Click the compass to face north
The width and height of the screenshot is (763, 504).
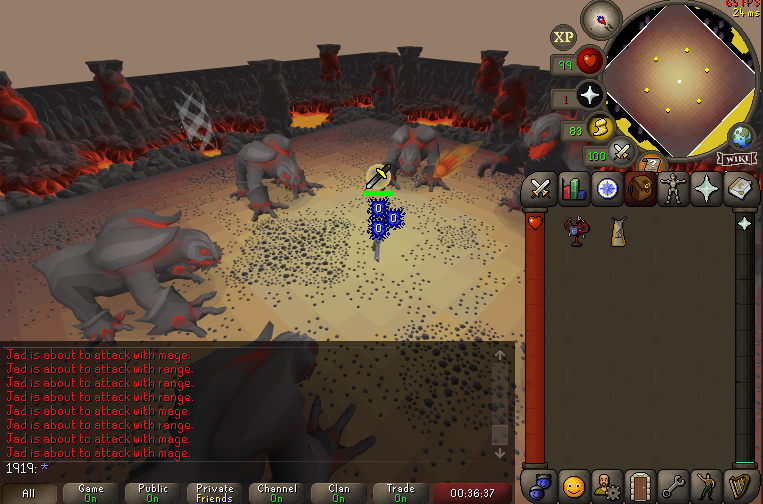(x=600, y=19)
